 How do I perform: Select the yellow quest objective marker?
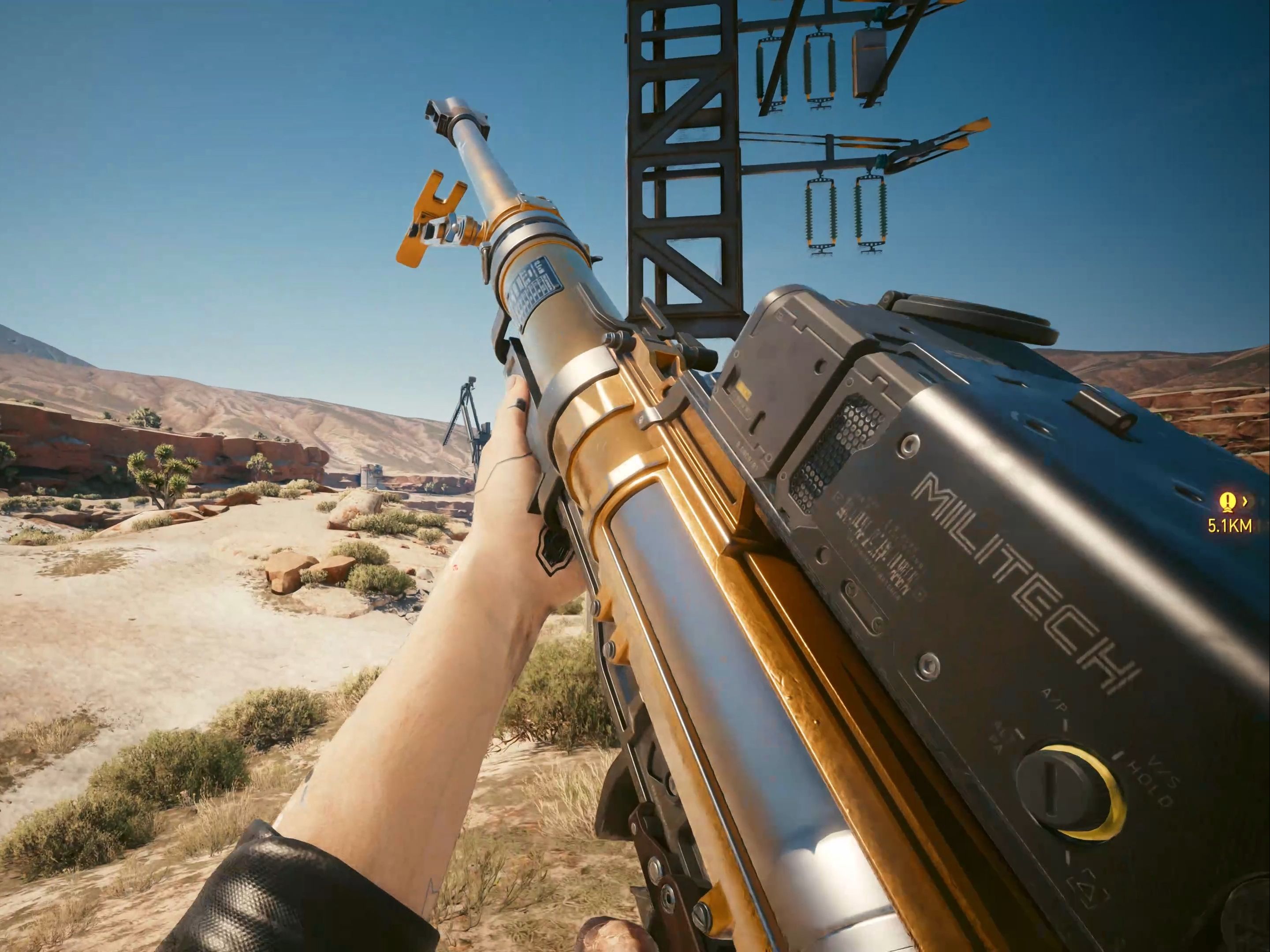[x=1227, y=502]
